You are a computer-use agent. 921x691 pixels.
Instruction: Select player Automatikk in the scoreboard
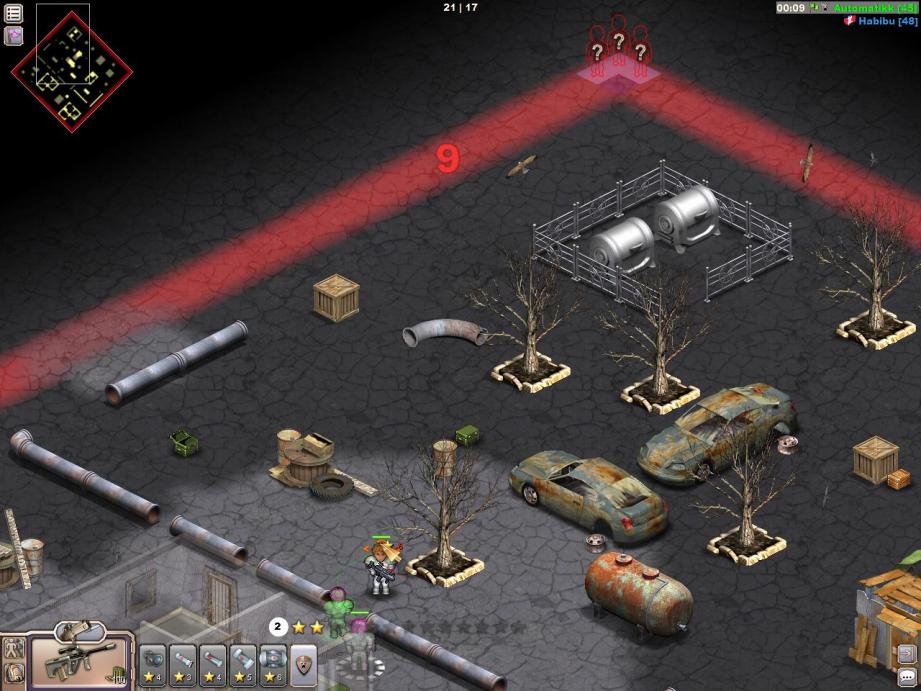tap(868, 8)
